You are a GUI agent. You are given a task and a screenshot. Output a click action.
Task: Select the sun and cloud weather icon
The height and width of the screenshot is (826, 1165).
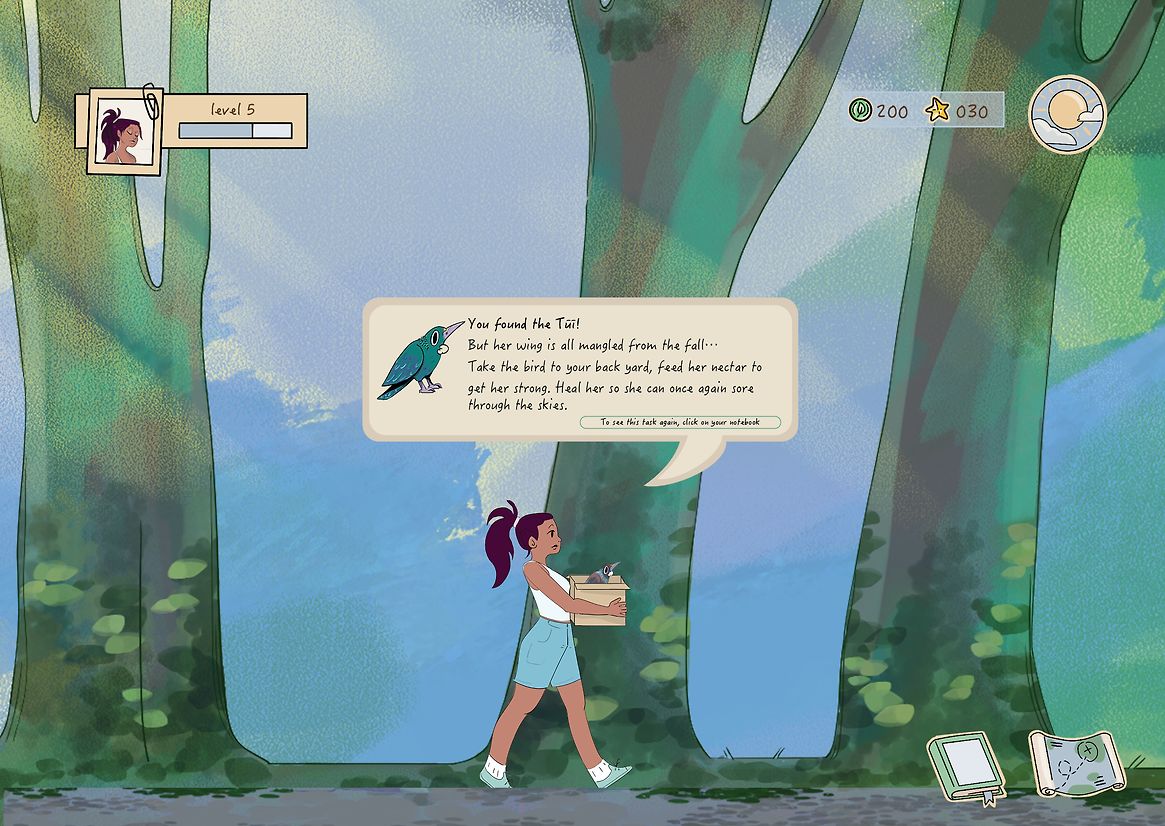coord(1067,114)
